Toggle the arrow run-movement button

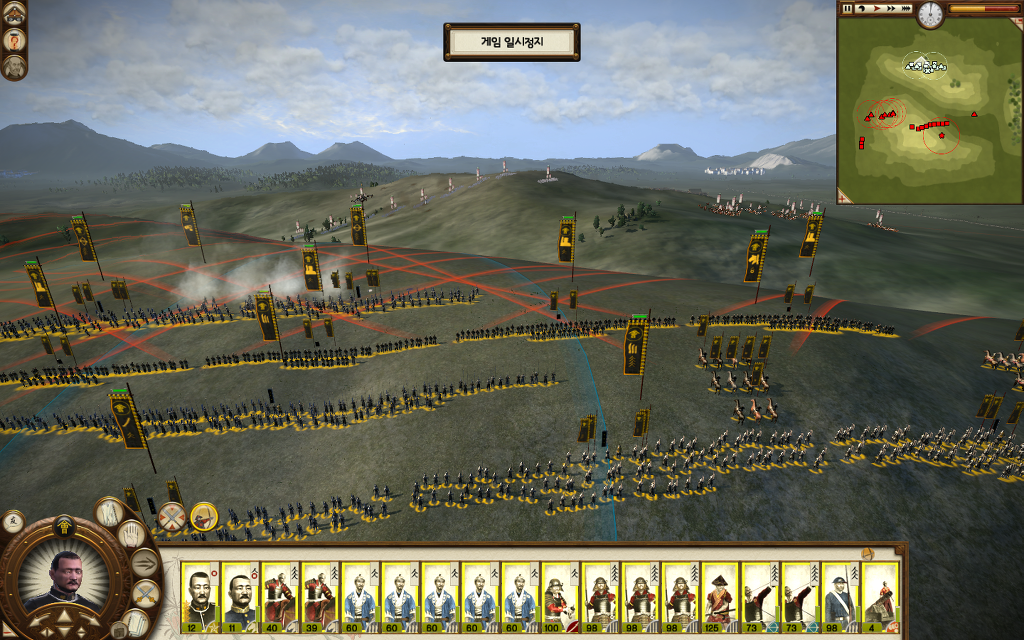[x=145, y=563]
